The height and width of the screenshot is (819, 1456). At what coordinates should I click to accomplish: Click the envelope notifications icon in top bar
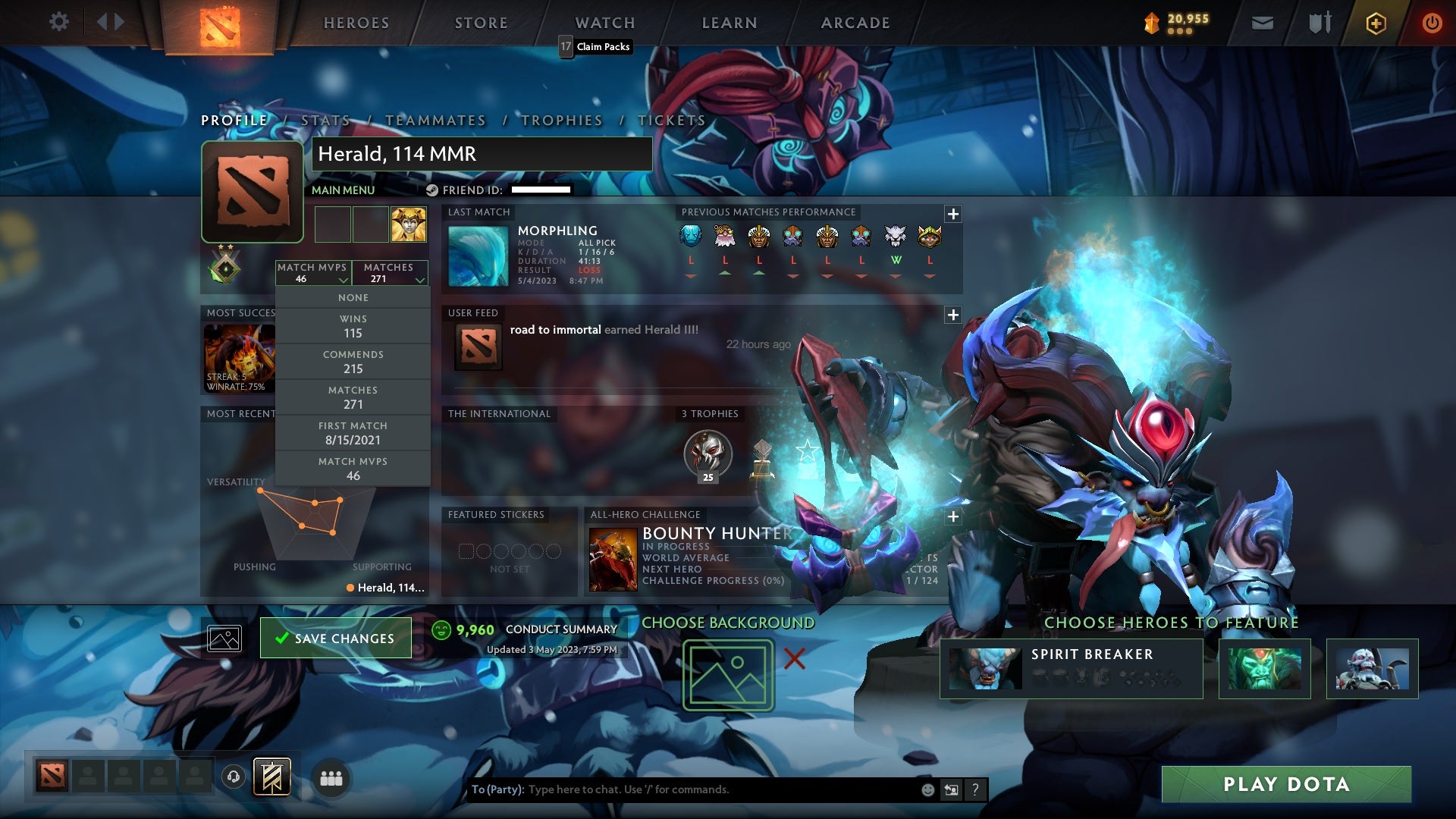coord(1263,22)
